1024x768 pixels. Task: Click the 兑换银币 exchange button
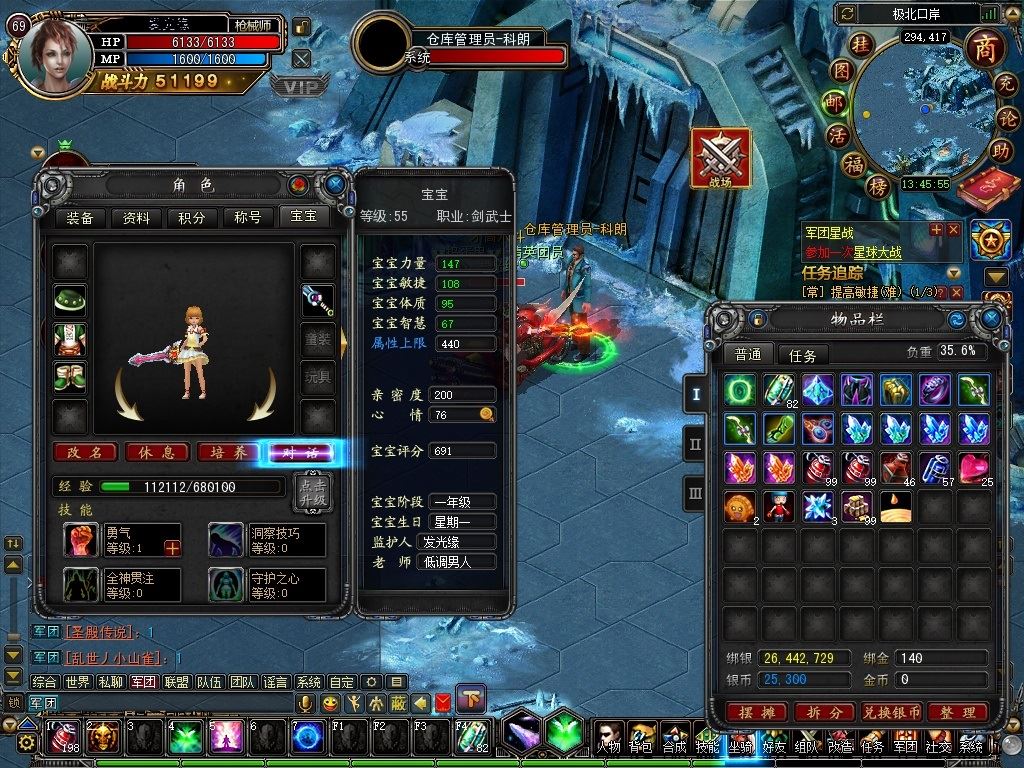tap(890, 712)
